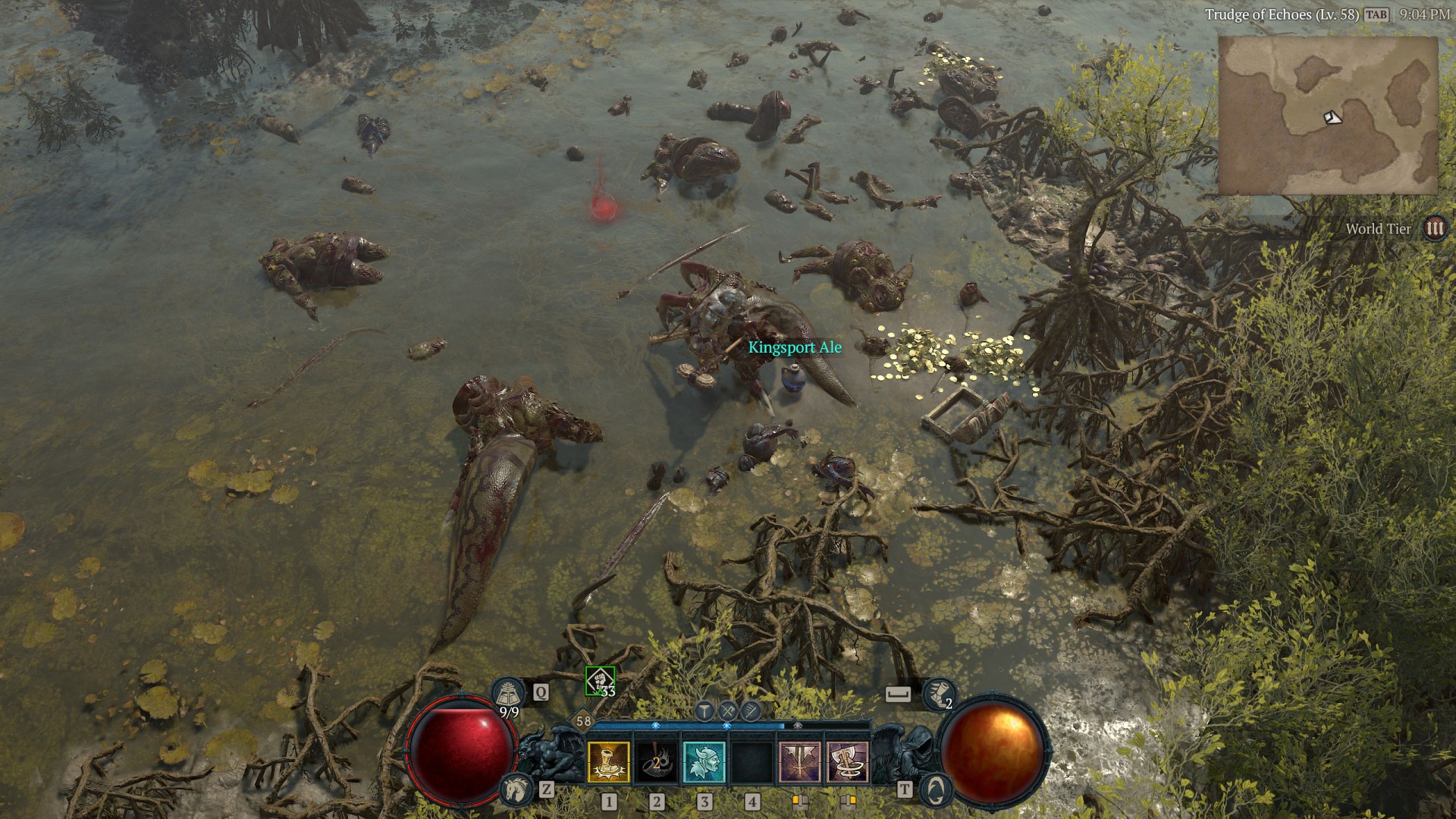Image resolution: width=1456 pixels, height=819 pixels.
Task: Pick up the Kingsport Ale label
Action: (795, 347)
